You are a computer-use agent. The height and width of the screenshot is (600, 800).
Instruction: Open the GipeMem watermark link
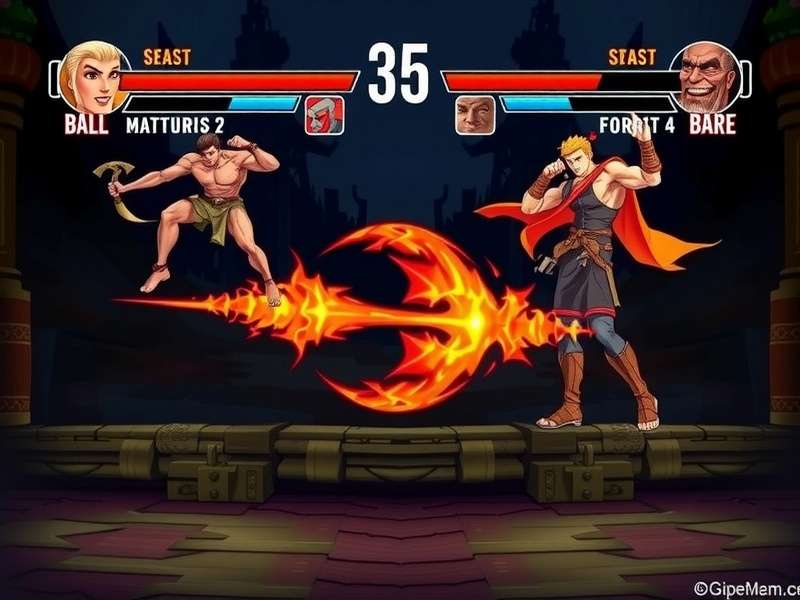pos(745,589)
